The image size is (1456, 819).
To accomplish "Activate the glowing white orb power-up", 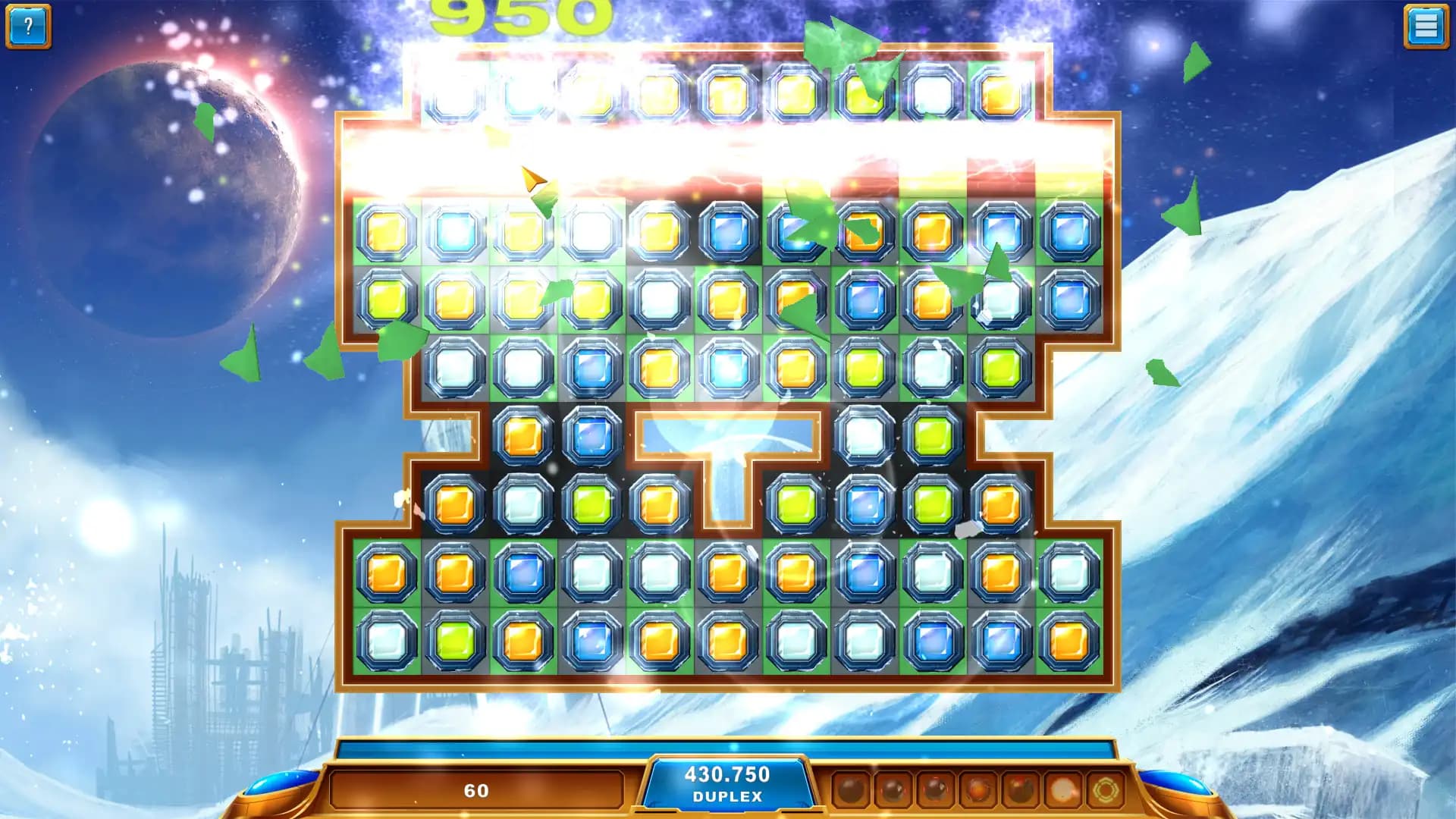I will [1062, 790].
